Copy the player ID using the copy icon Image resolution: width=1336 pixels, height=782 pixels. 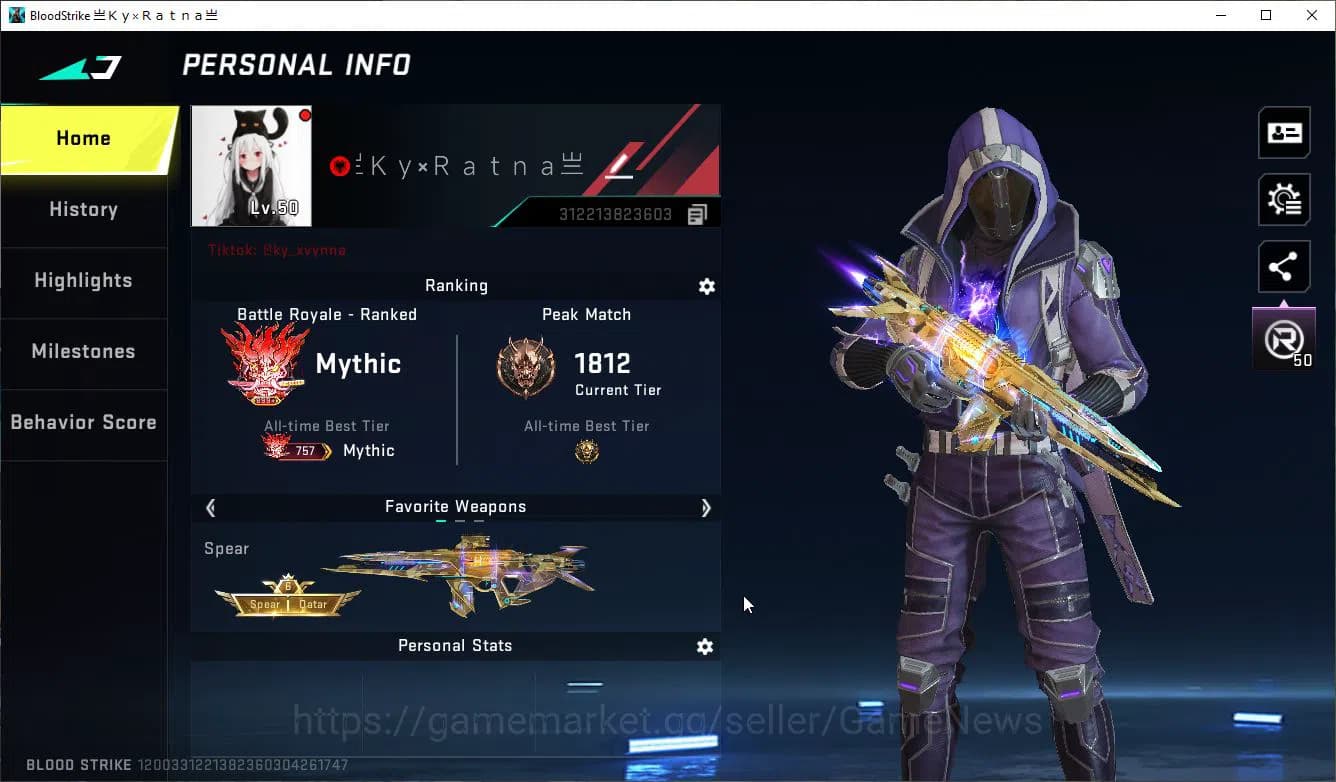point(697,213)
